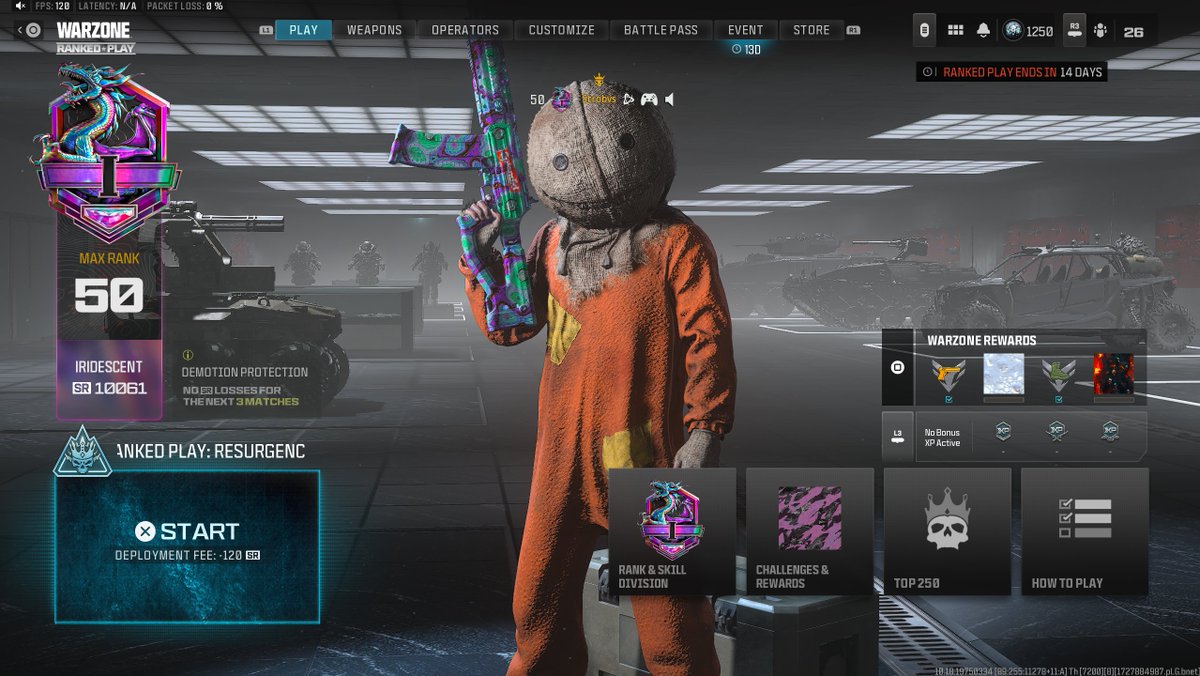Open the Top 250 leaderboard
The width and height of the screenshot is (1200, 676).
point(946,531)
